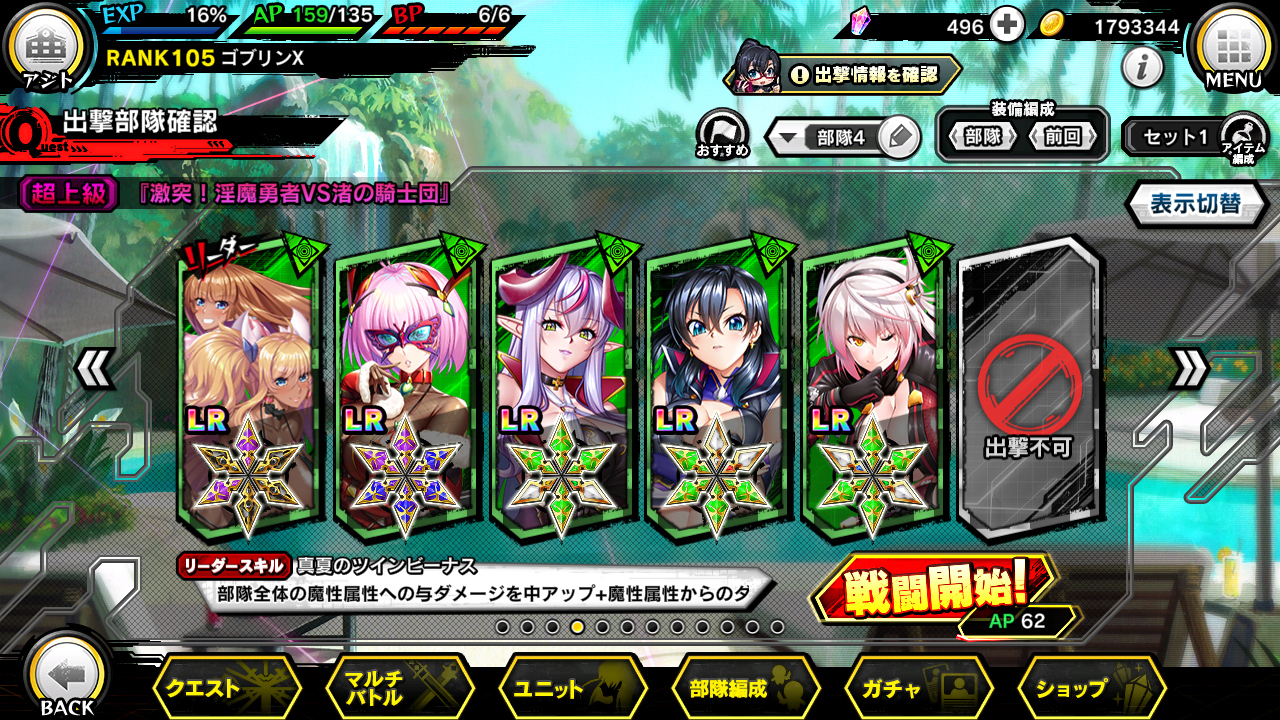The width and height of the screenshot is (1280, 720).
Task: Check sortie info via 出撃情報を確認
Action: (862, 74)
